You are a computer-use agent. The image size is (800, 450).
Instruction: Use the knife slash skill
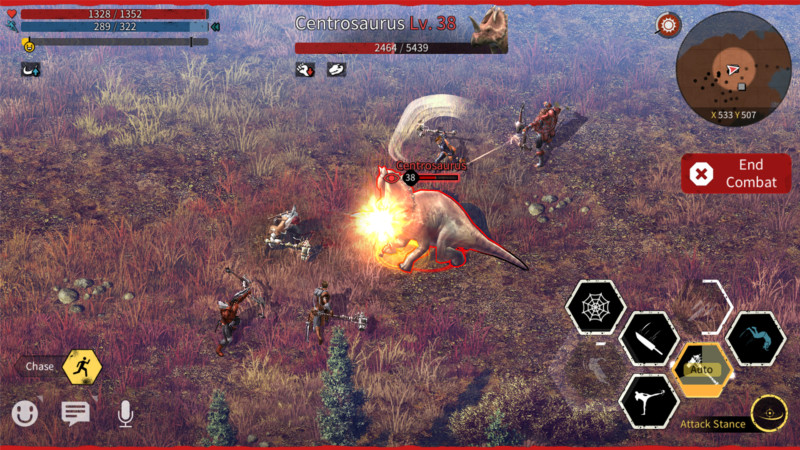coord(649,340)
